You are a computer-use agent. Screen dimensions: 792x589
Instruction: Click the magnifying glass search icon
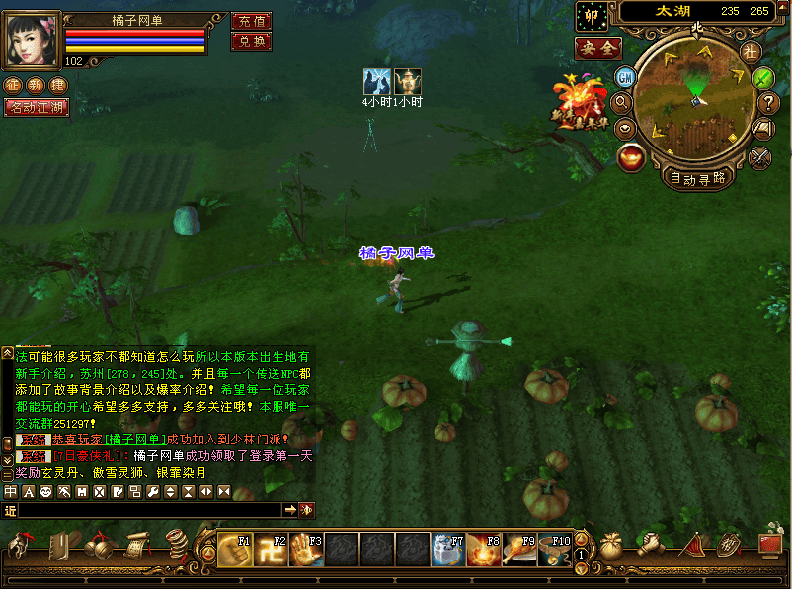coord(621,102)
